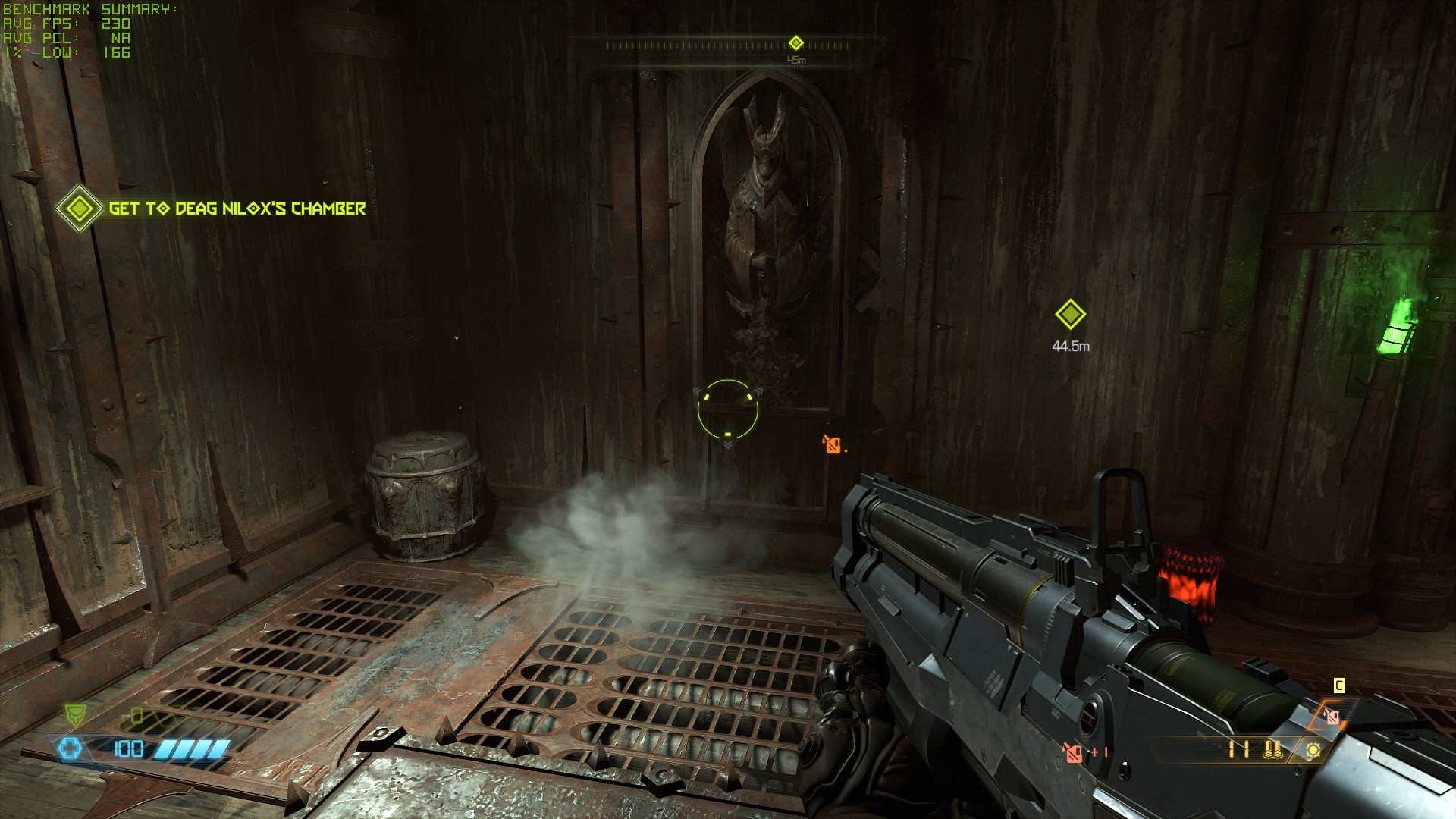The height and width of the screenshot is (819, 1456).
Task: Click the blue health cross icon
Action: (70, 749)
